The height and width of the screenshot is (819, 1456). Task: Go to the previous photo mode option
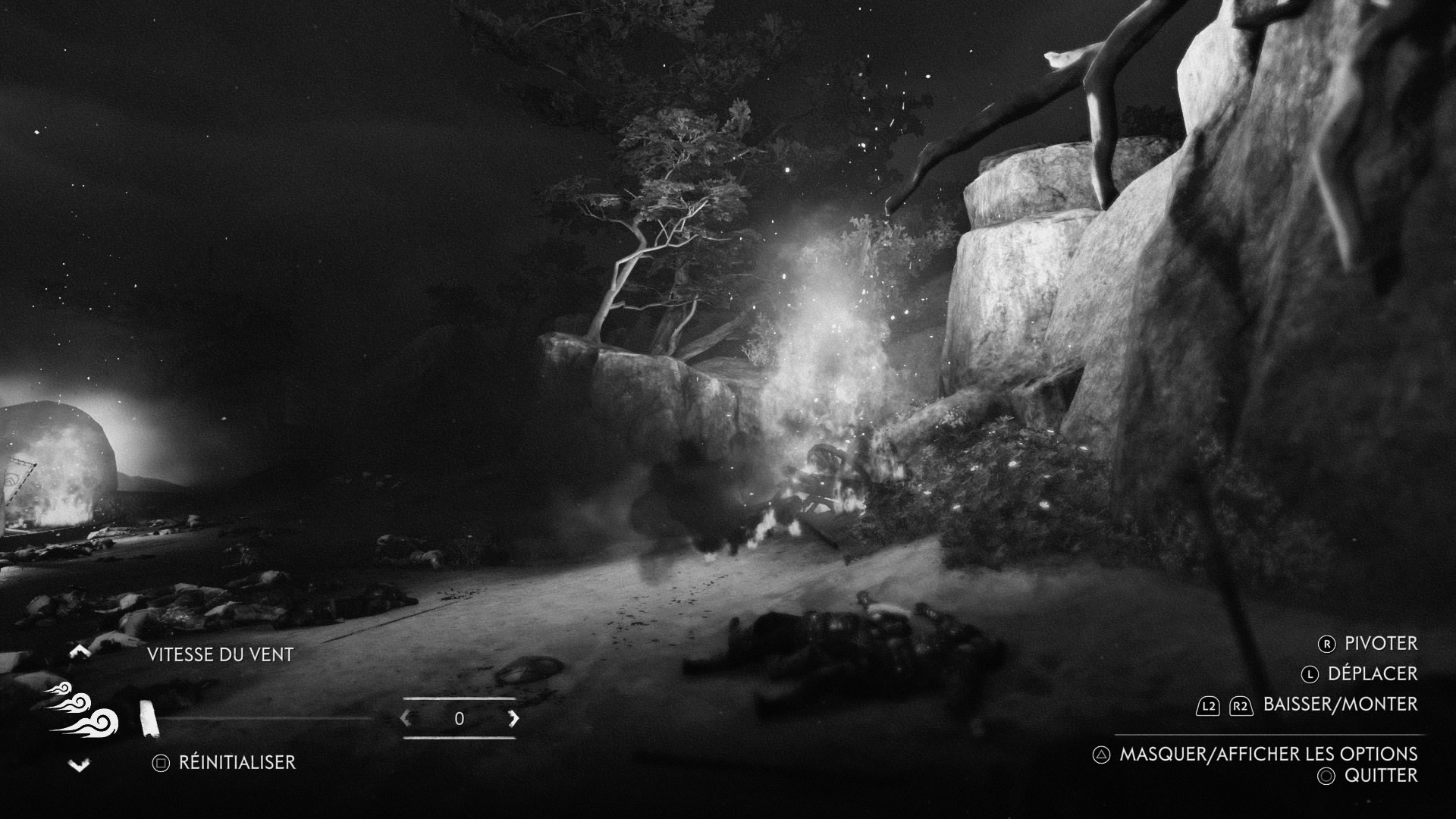tap(80, 651)
